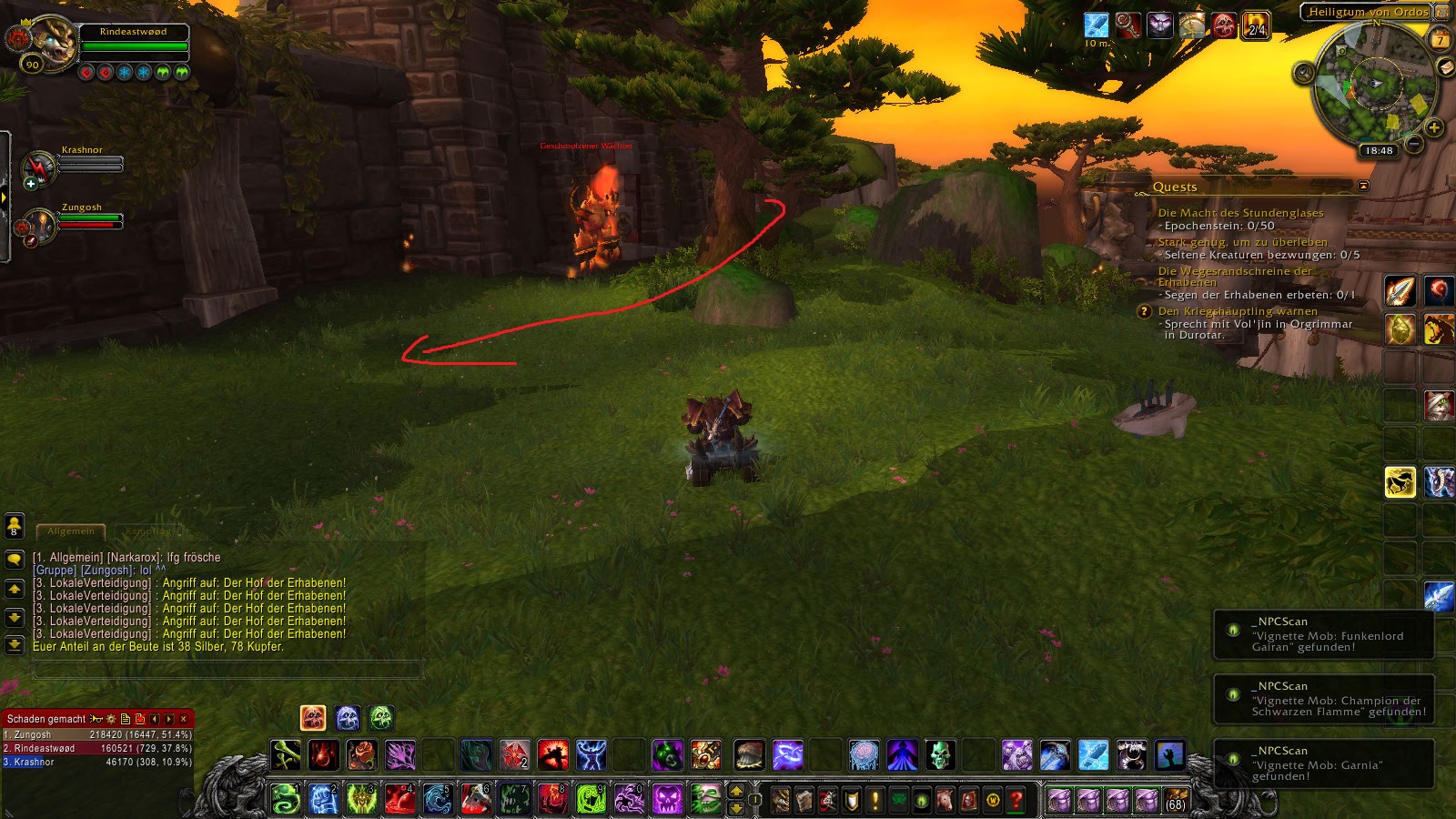This screenshot has width=1456, height=819.
Task: Click the whale buff icon with 10 m
Action: [1097, 25]
